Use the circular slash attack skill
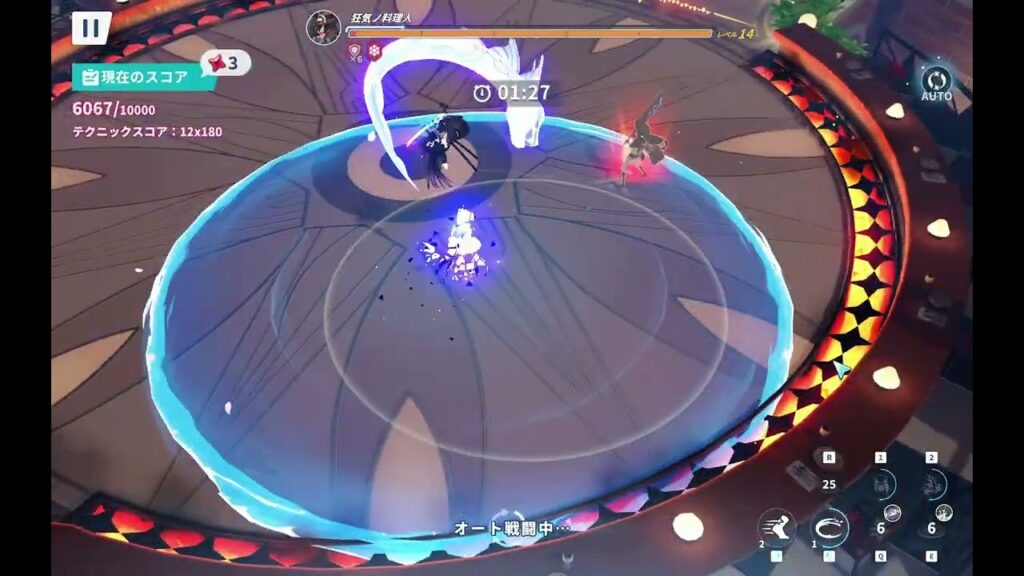Image resolution: width=1024 pixels, height=576 pixels. tap(829, 526)
